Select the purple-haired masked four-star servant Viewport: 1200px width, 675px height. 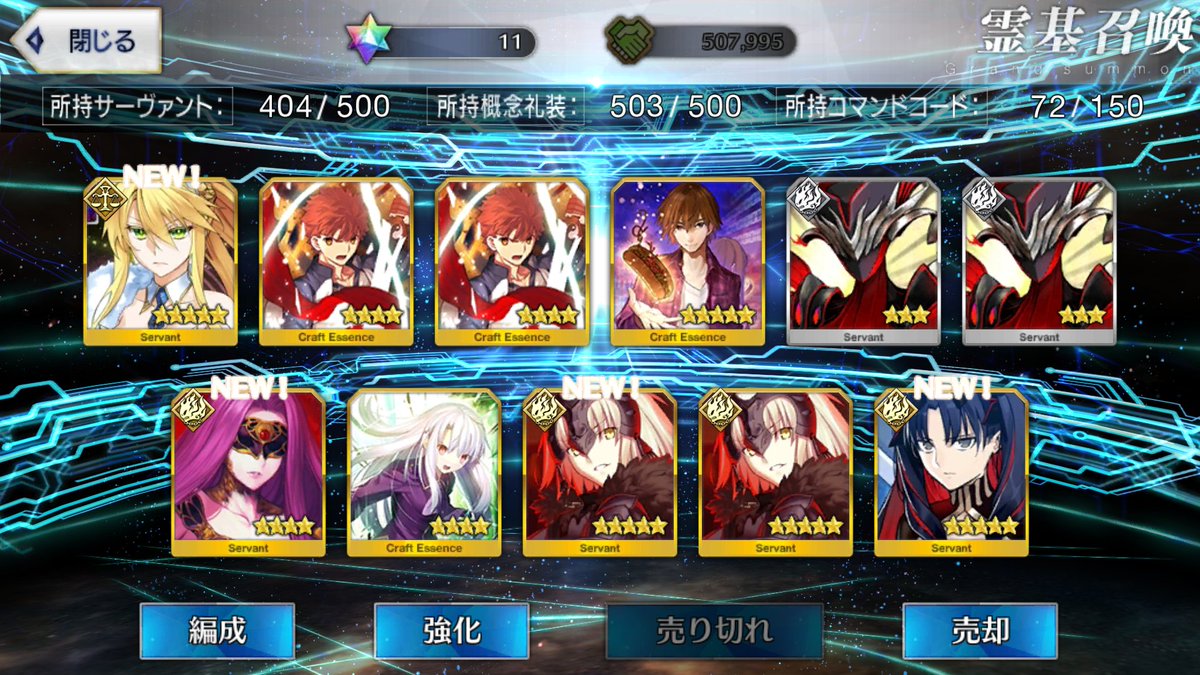[x=248, y=472]
